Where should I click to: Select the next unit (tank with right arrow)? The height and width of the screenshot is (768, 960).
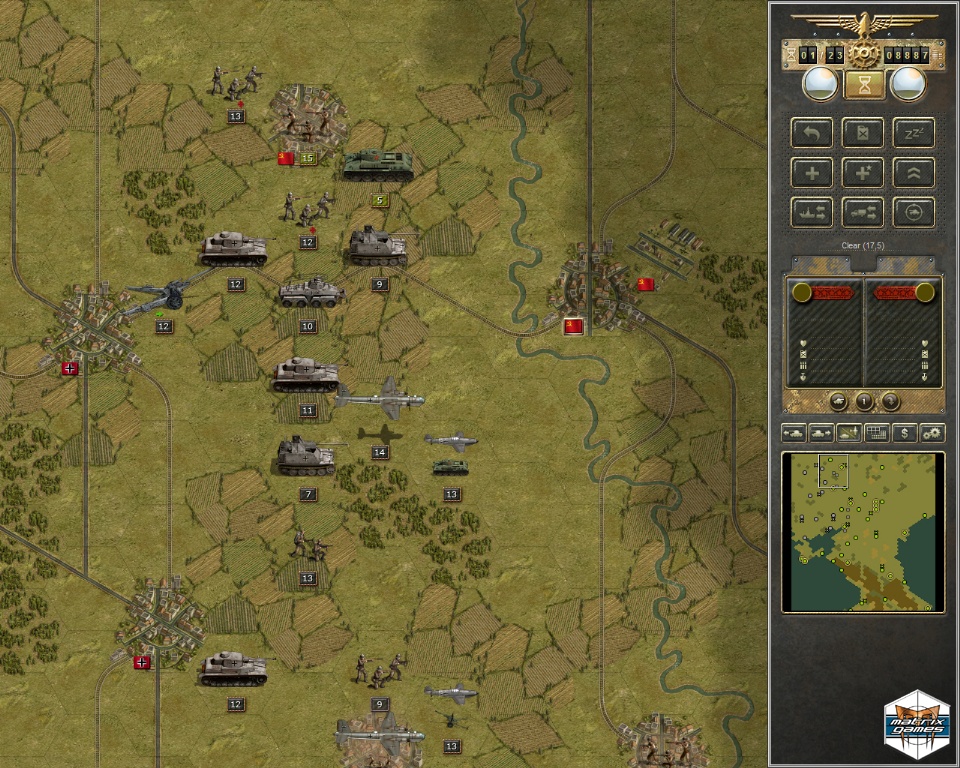point(821,433)
